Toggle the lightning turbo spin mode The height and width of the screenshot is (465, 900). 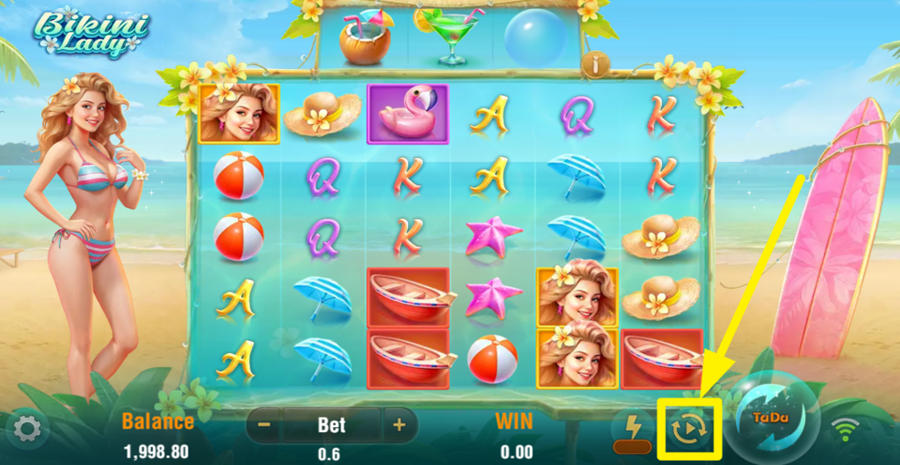pyautogui.click(x=633, y=428)
